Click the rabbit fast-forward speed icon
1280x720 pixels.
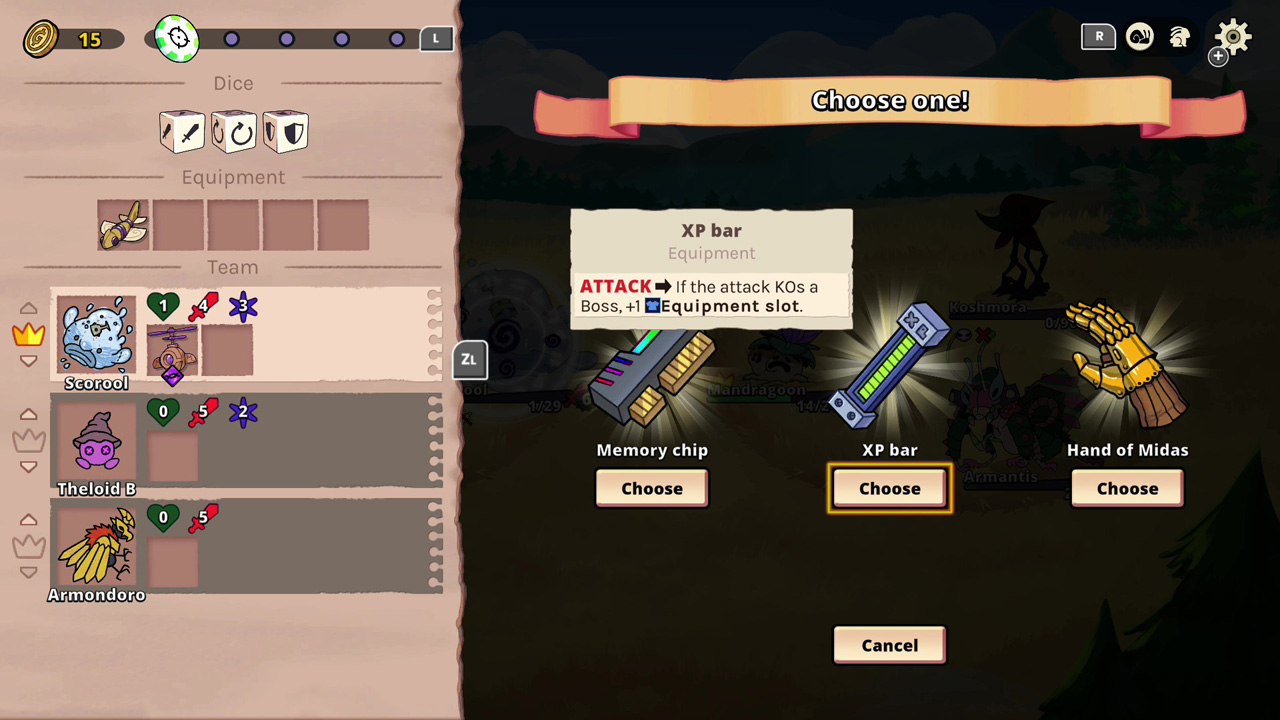[1180, 37]
